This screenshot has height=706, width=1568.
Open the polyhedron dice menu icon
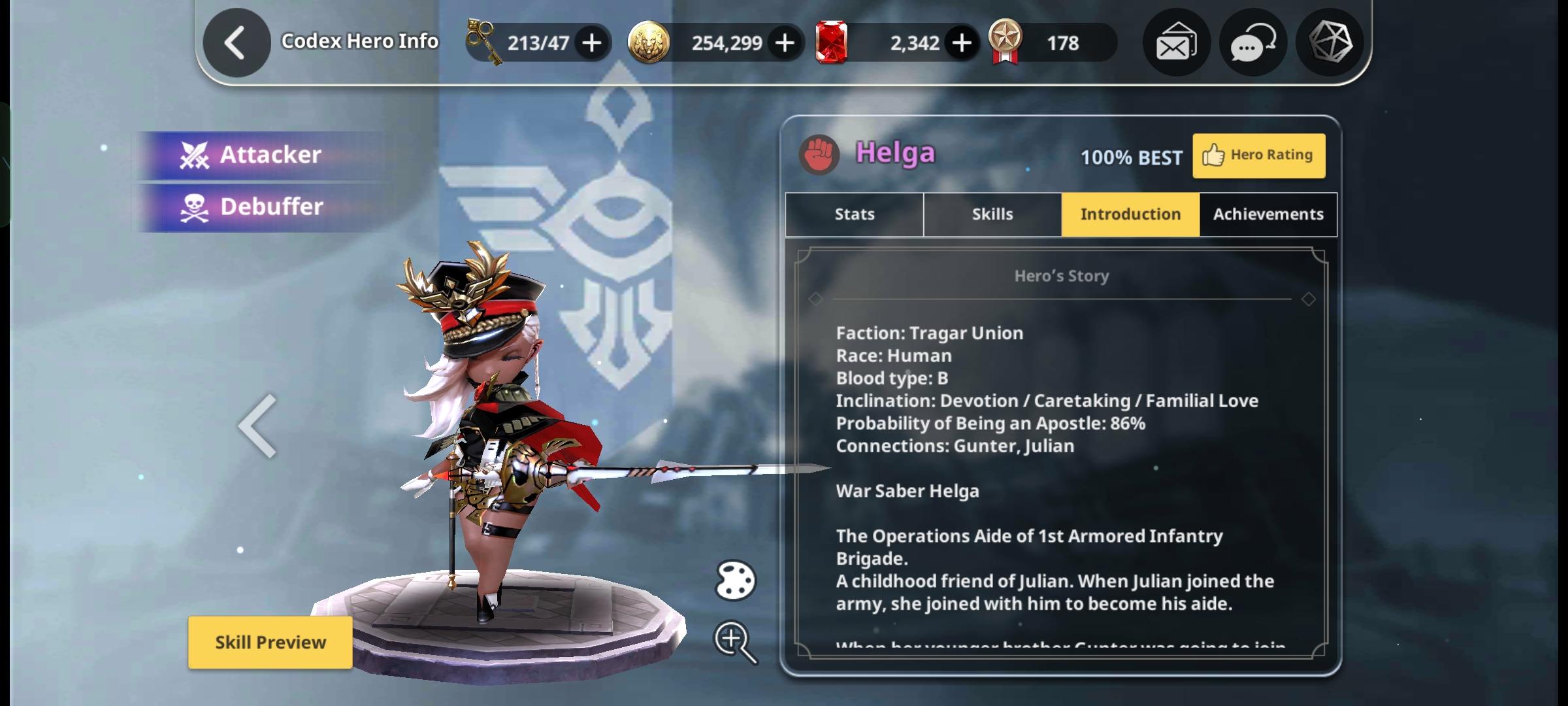click(1330, 43)
